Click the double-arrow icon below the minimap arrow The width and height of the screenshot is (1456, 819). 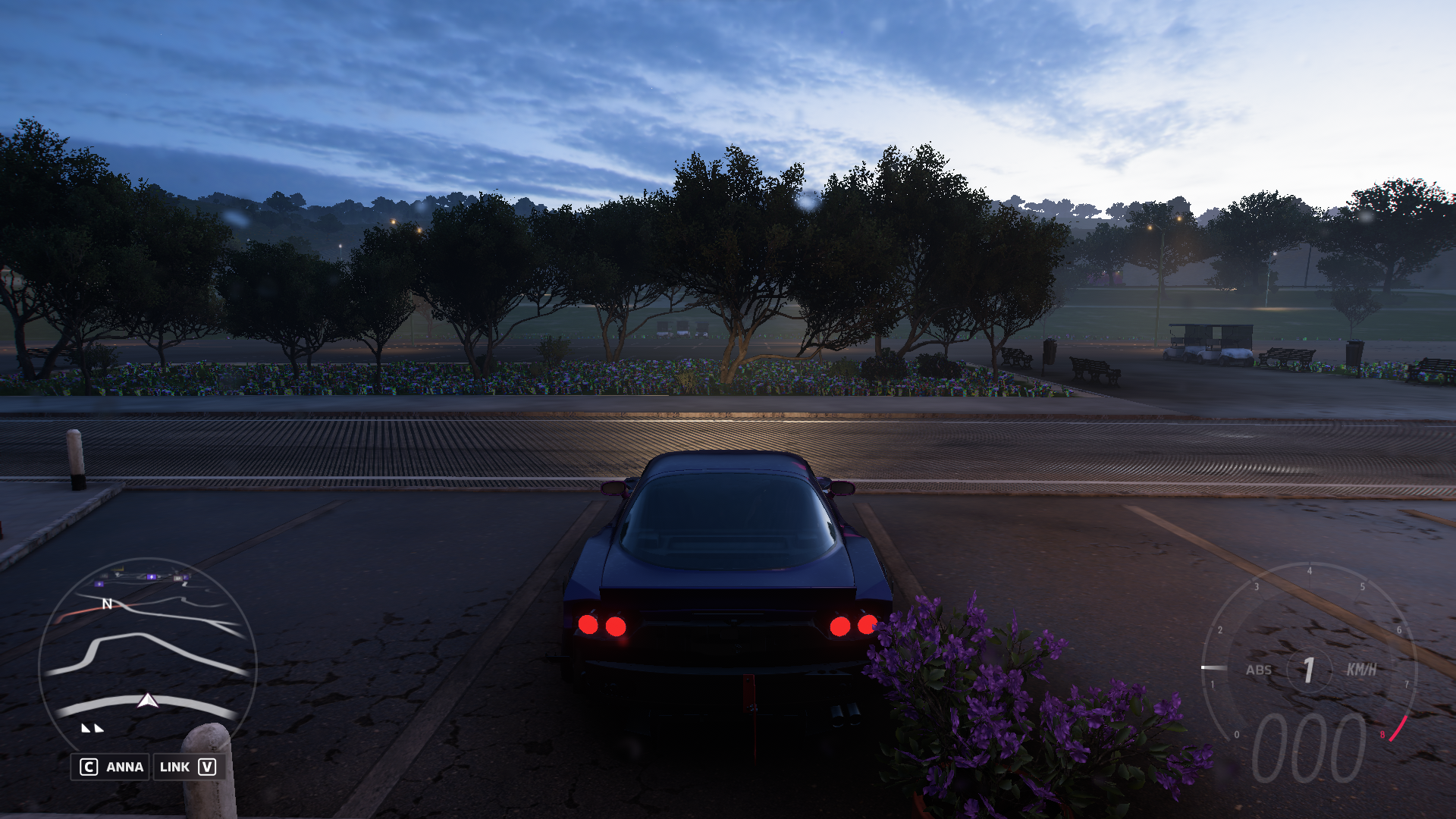point(92,728)
